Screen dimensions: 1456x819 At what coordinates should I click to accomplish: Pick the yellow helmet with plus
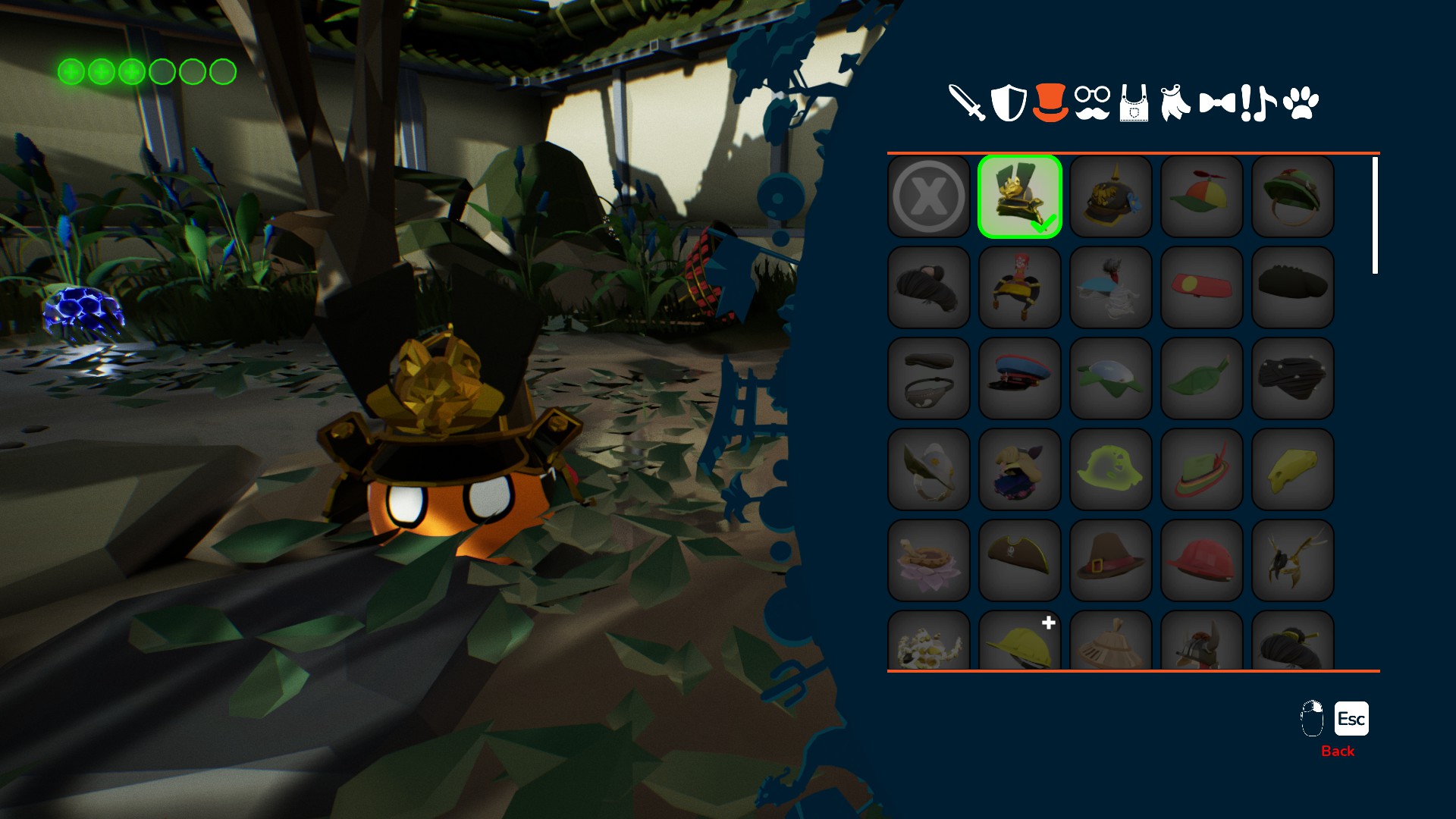point(1020,641)
